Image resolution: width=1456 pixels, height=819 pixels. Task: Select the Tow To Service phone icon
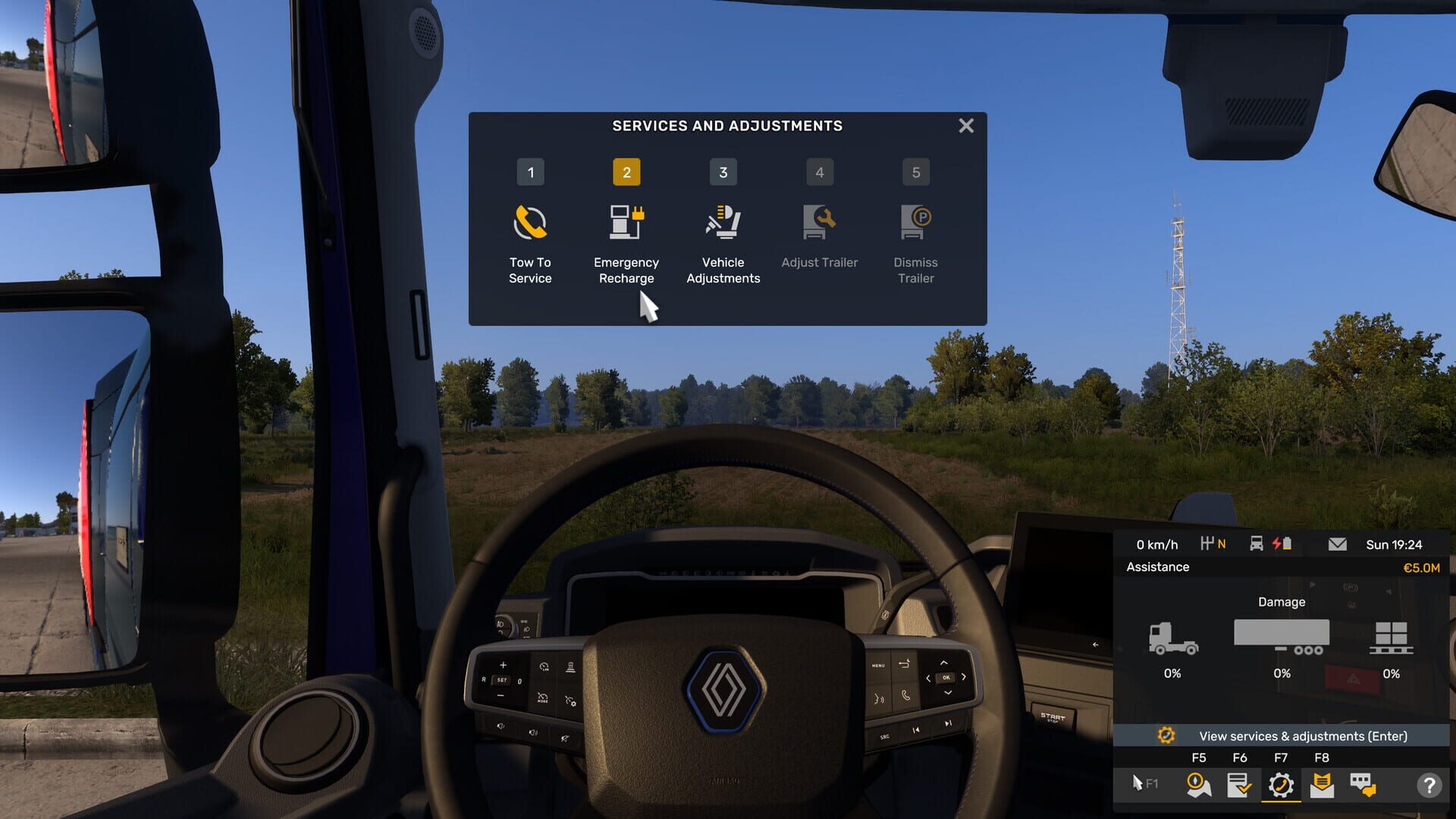click(x=530, y=221)
